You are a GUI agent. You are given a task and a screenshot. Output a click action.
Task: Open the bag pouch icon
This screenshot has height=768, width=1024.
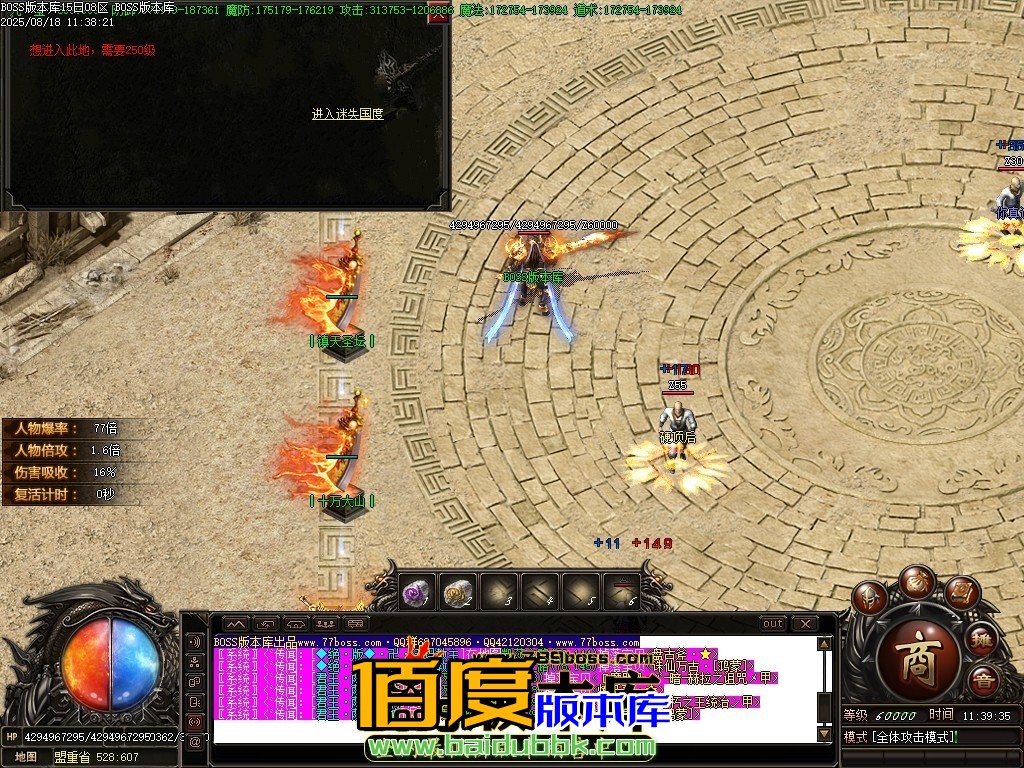tap(916, 580)
